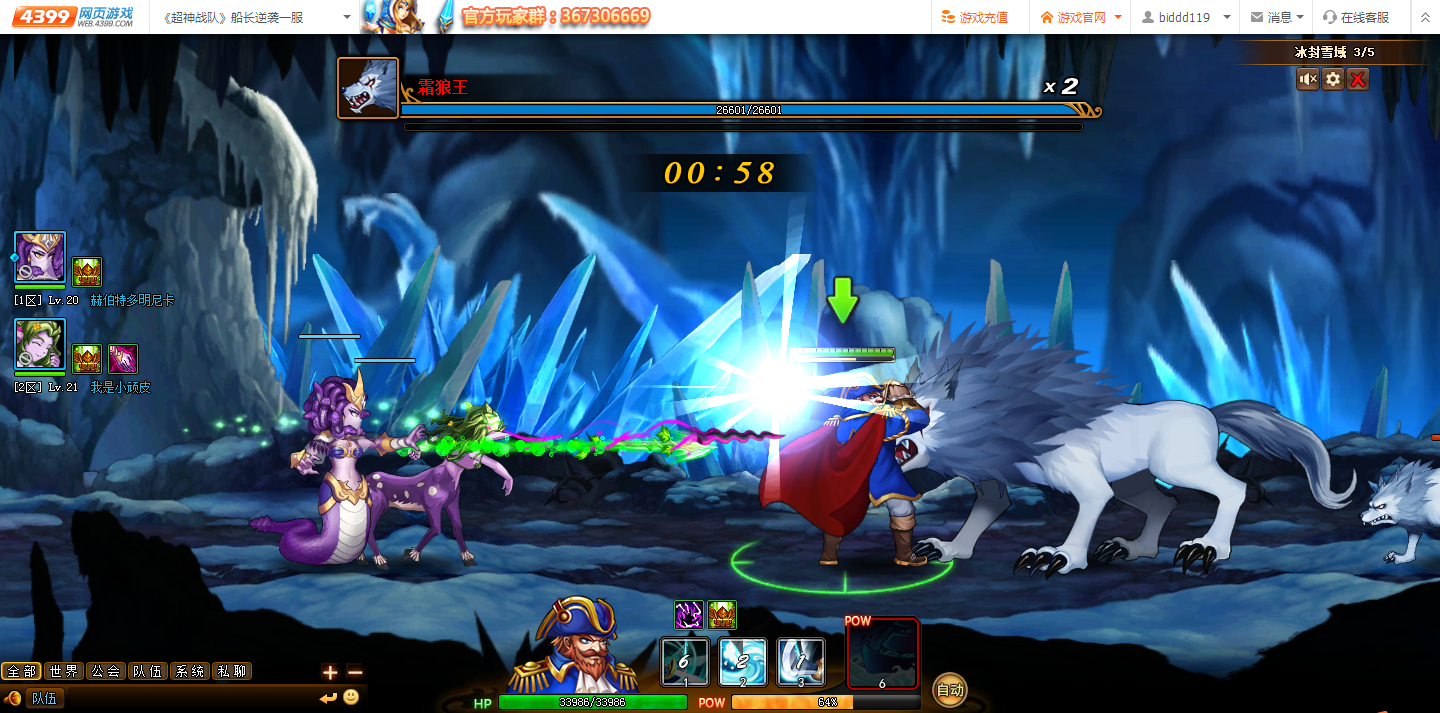Toggle the 自动 auto-battle button
Viewport: 1440px width, 713px height.
tap(949, 689)
